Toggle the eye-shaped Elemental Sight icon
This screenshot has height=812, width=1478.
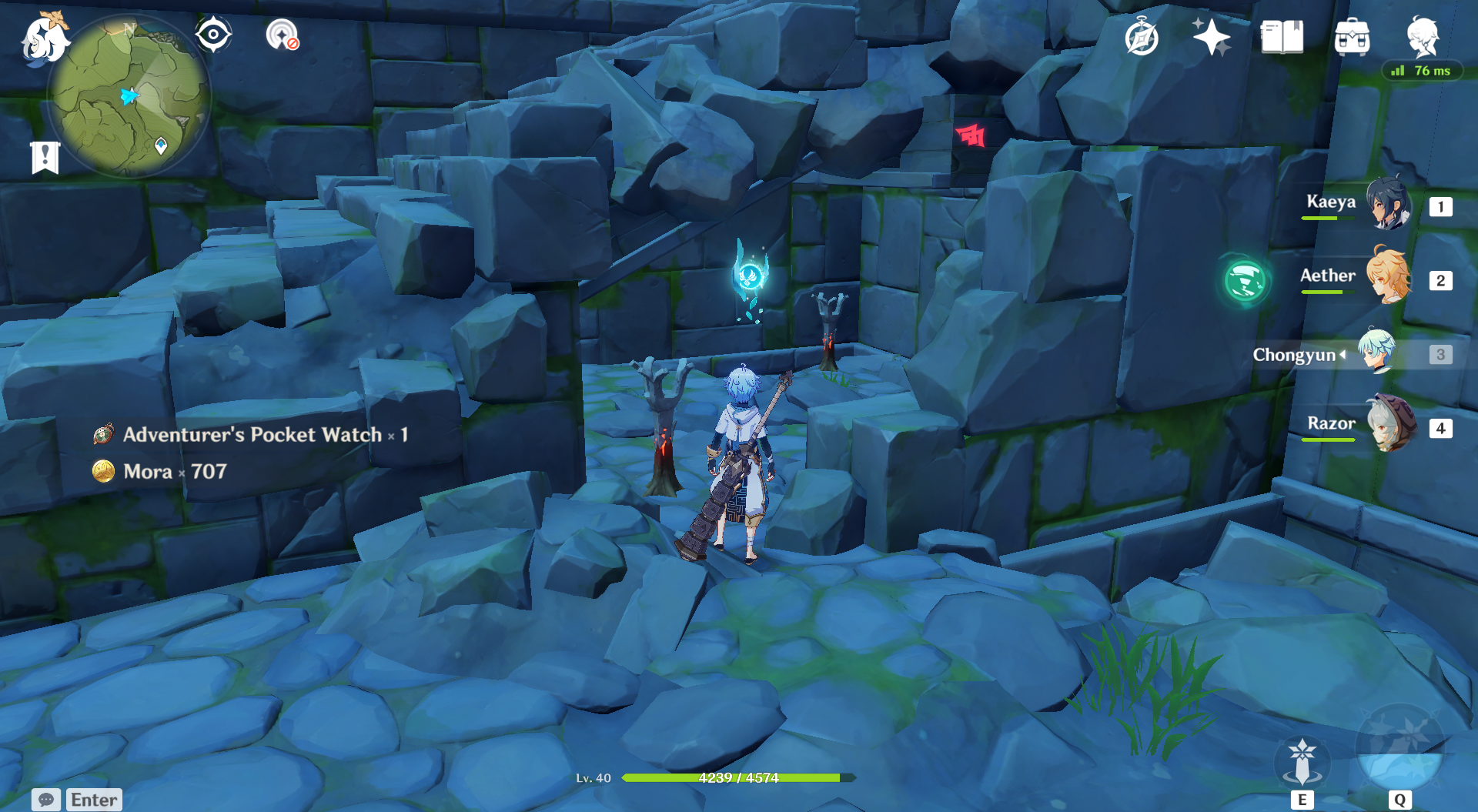coord(213,35)
